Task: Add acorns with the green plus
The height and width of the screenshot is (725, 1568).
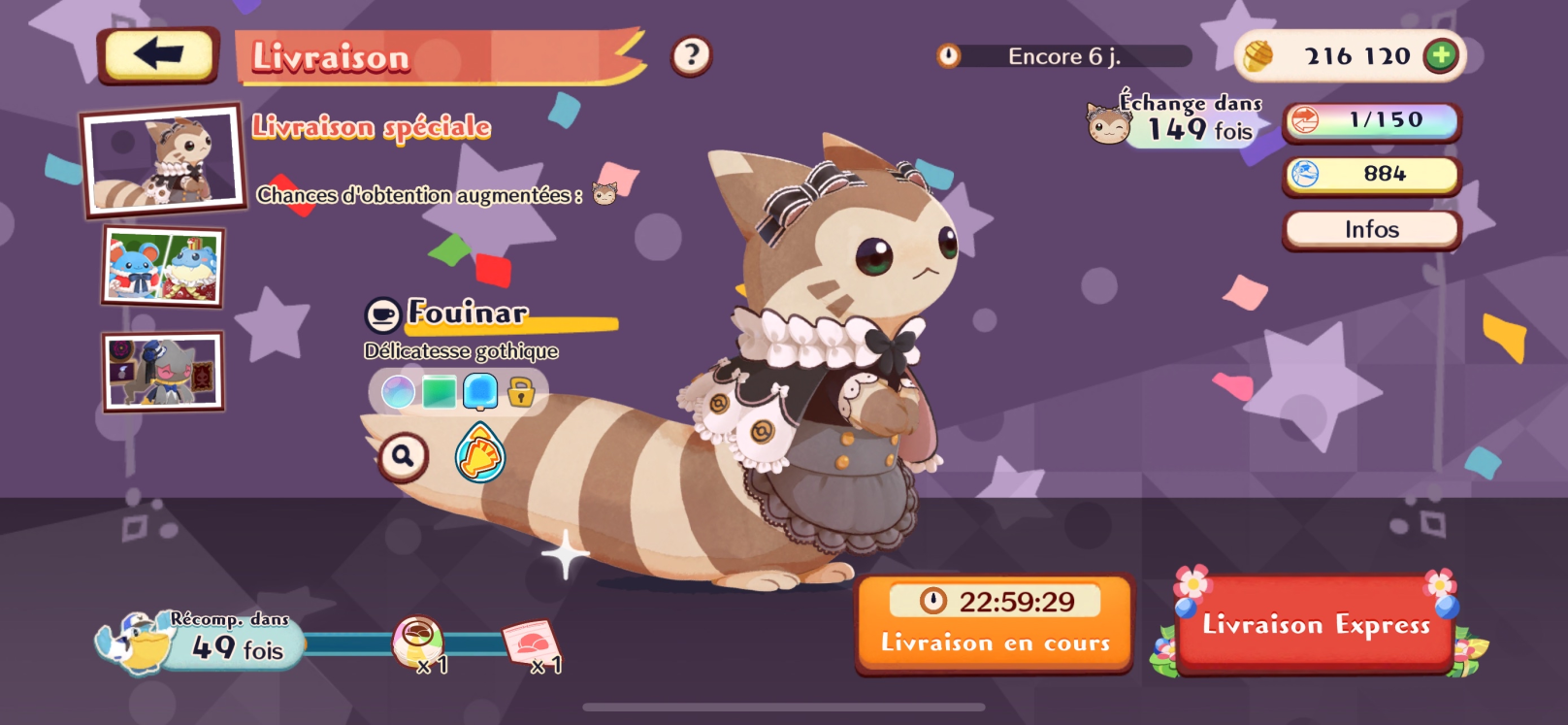Action: (1441, 56)
